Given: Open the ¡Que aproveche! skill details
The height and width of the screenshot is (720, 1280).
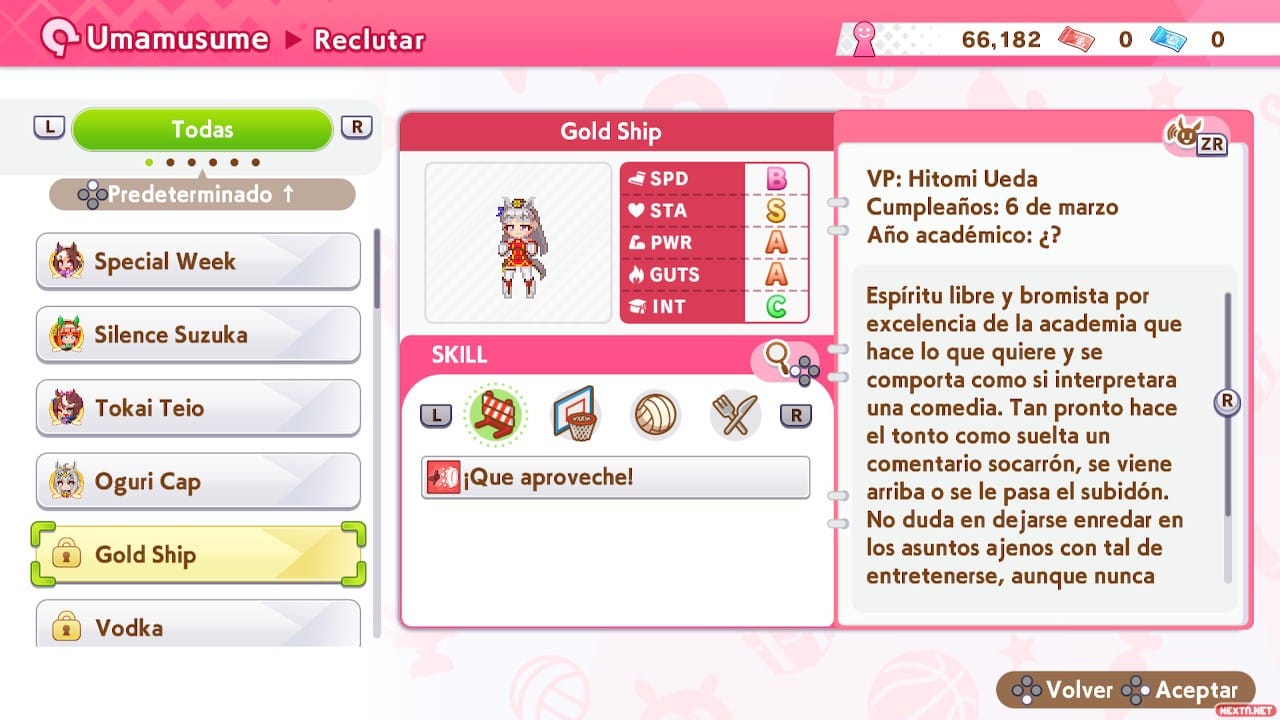Looking at the screenshot, I should 615,477.
